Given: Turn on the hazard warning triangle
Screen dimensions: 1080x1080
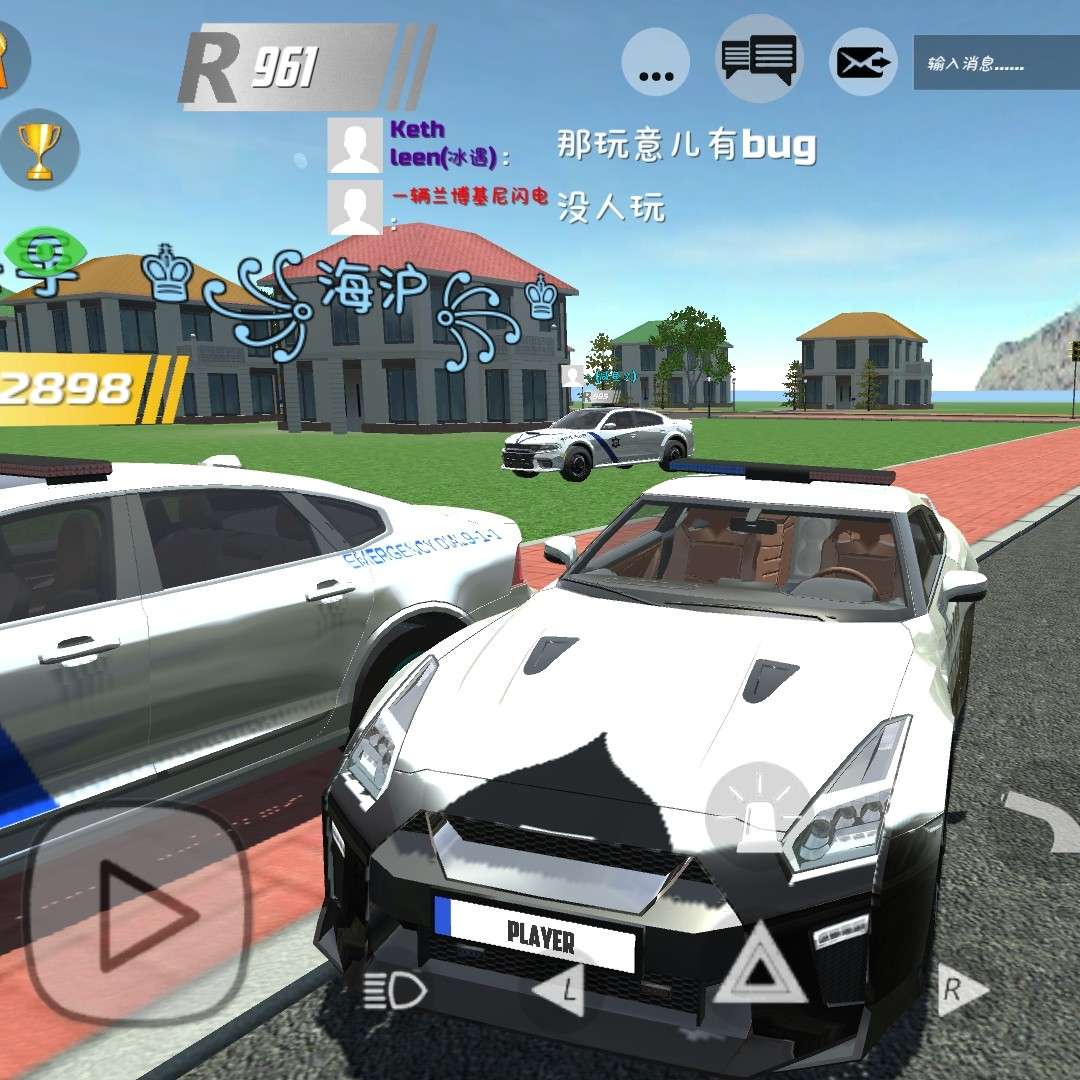Looking at the screenshot, I should pyautogui.click(x=760, y=966).
